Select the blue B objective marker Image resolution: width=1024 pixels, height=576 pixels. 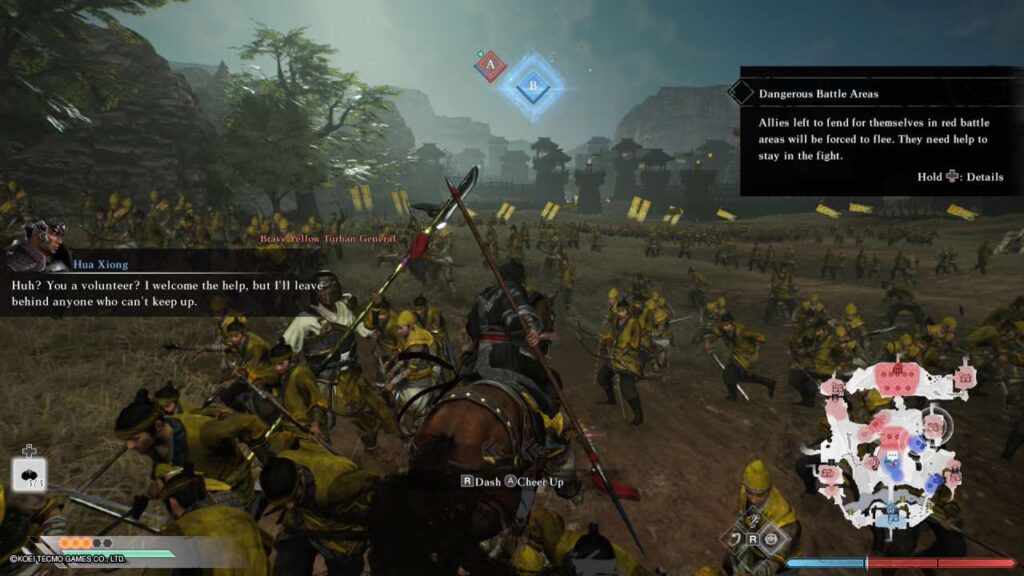point(533,87)
